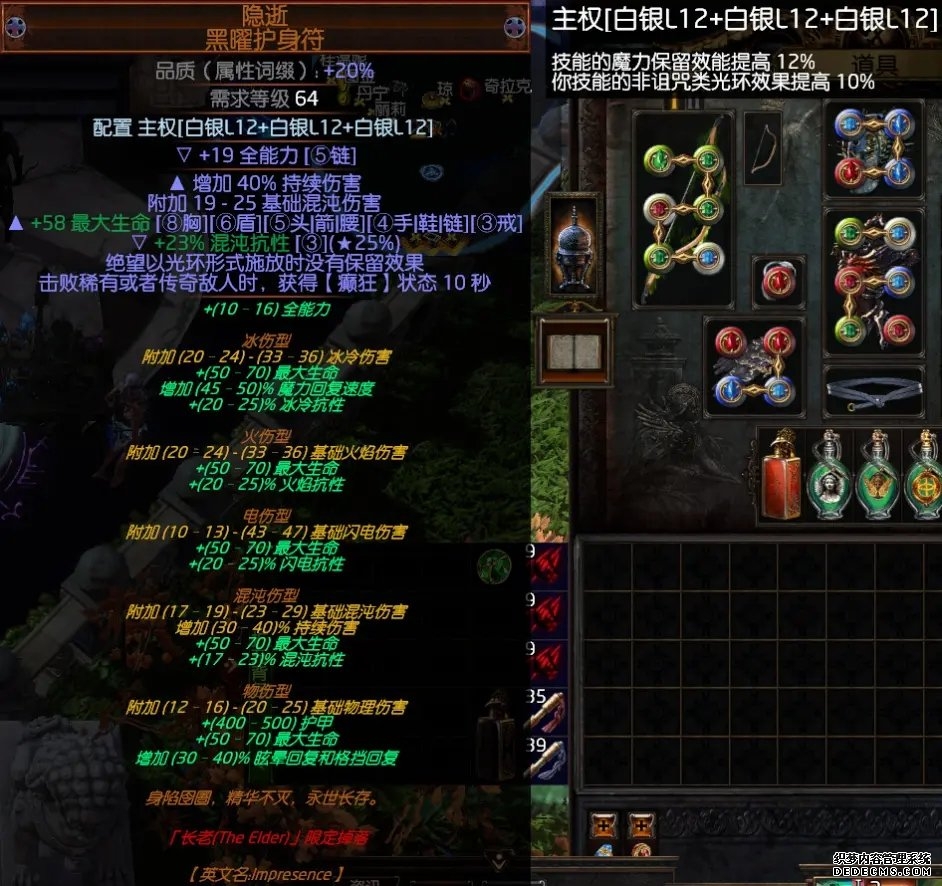Open the open-book icon panel
This screenshot has width=942, height=886.
pos(571,352)
